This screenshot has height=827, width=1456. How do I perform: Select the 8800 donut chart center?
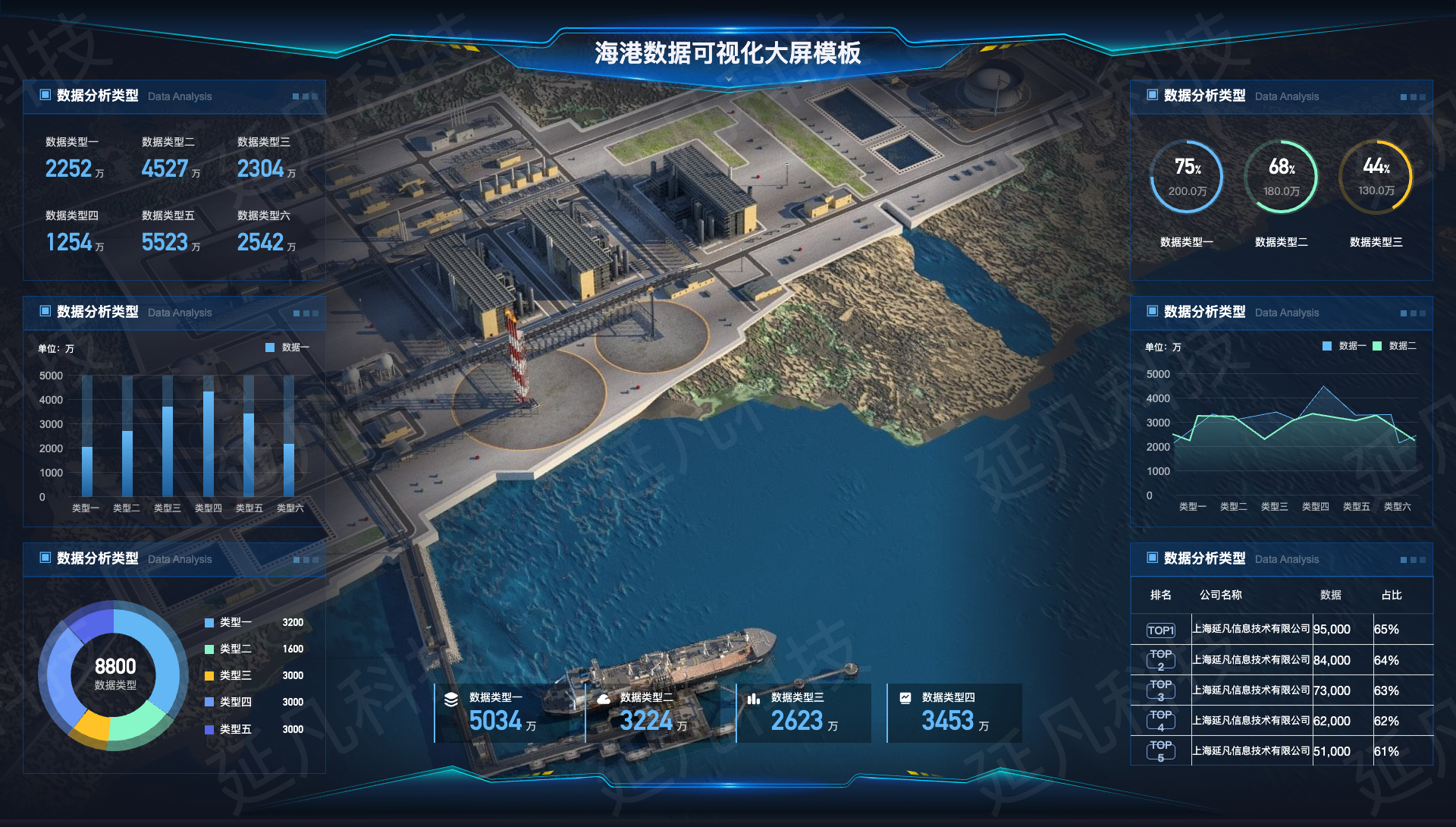pyautogui.click(x=115, y=674)
